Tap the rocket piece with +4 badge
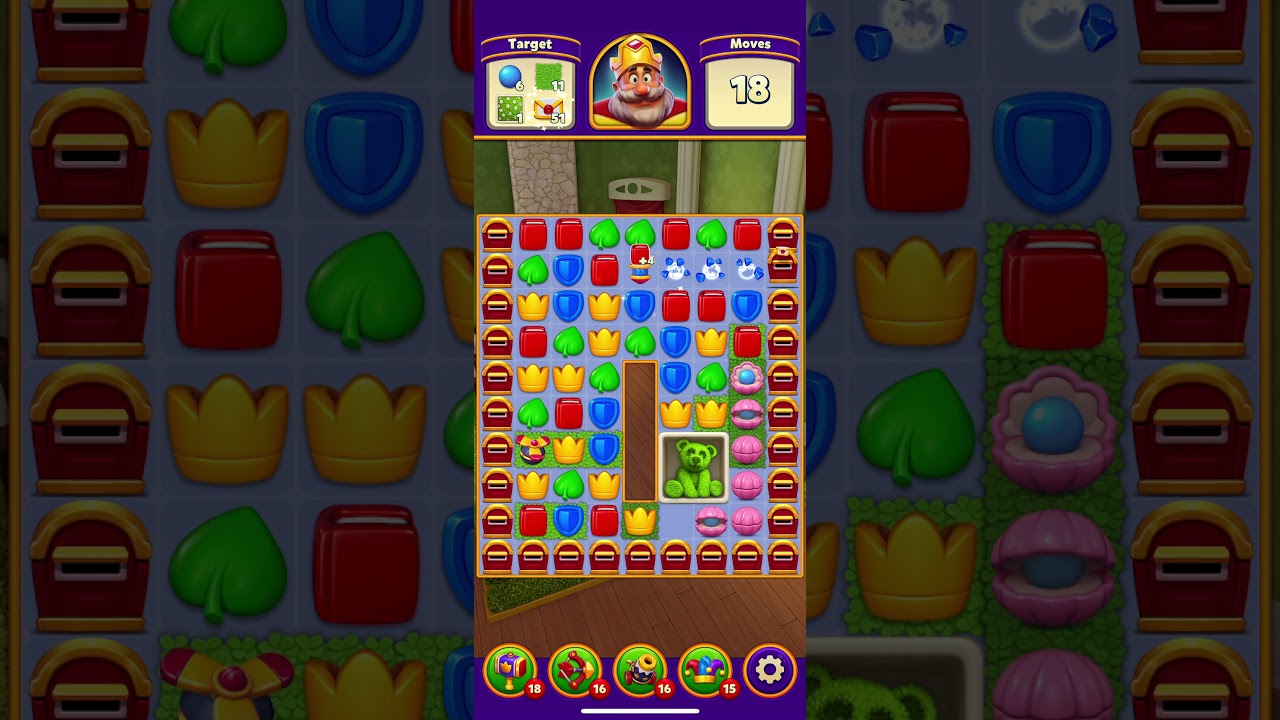The width and height of the screenshot is (1280, 720). click(640, 260)
